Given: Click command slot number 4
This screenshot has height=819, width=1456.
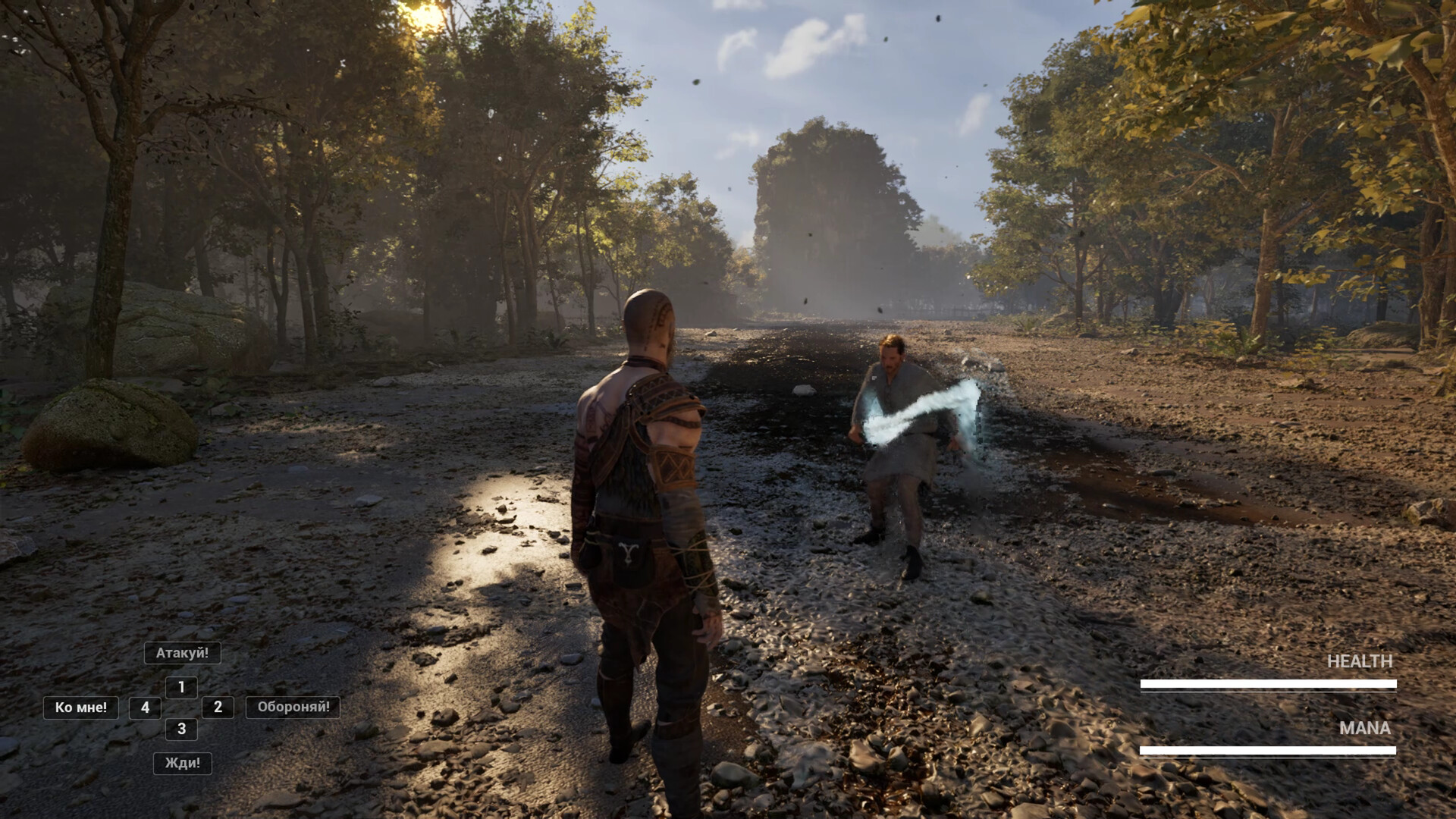Looking at the screenshot, I should [x=145, y=708].
